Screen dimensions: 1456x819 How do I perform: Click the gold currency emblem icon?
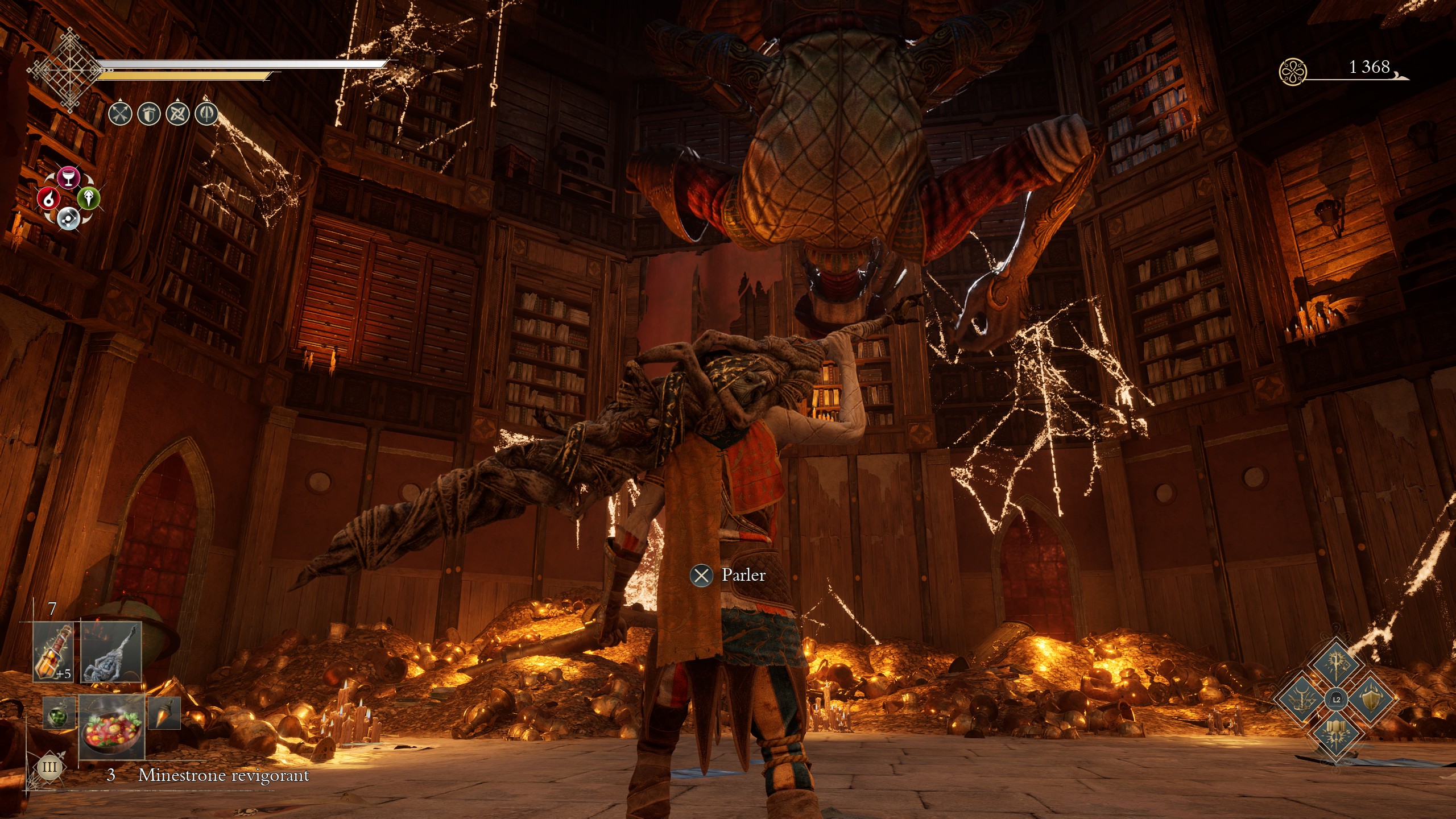[x=1292, y=72]
